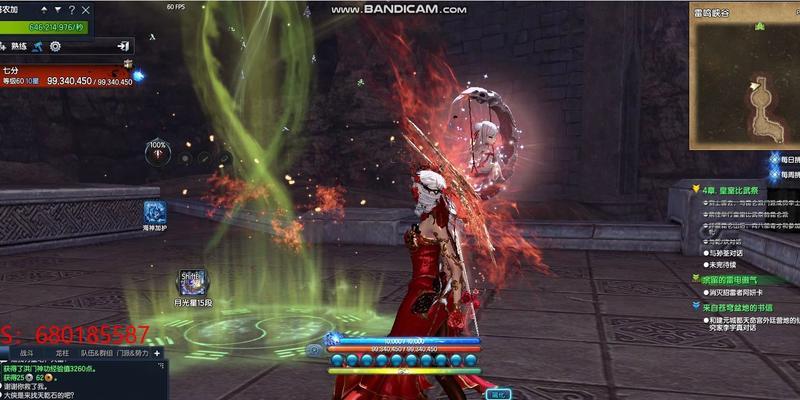Activate the 月光星15段 skill icon
Viewport: 800px width, 400px height.
click(x=190, y=280)
